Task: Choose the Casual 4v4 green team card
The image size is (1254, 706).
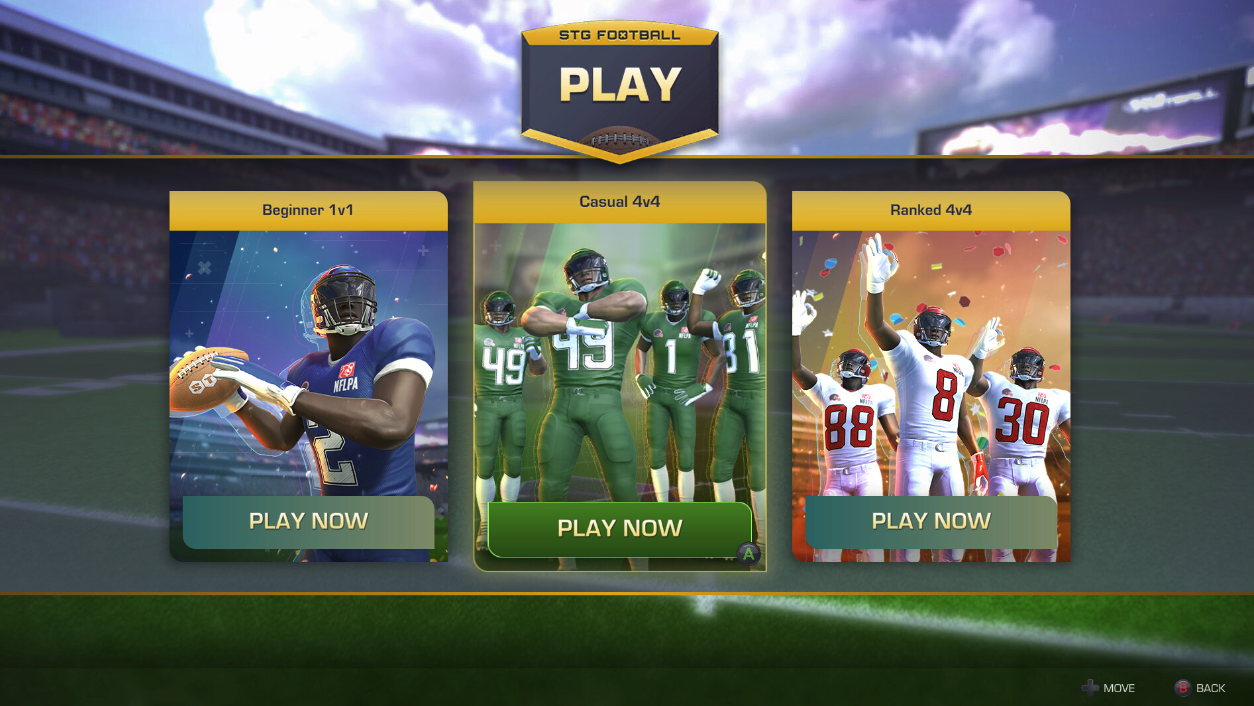Action: click(x=619, y=360)
